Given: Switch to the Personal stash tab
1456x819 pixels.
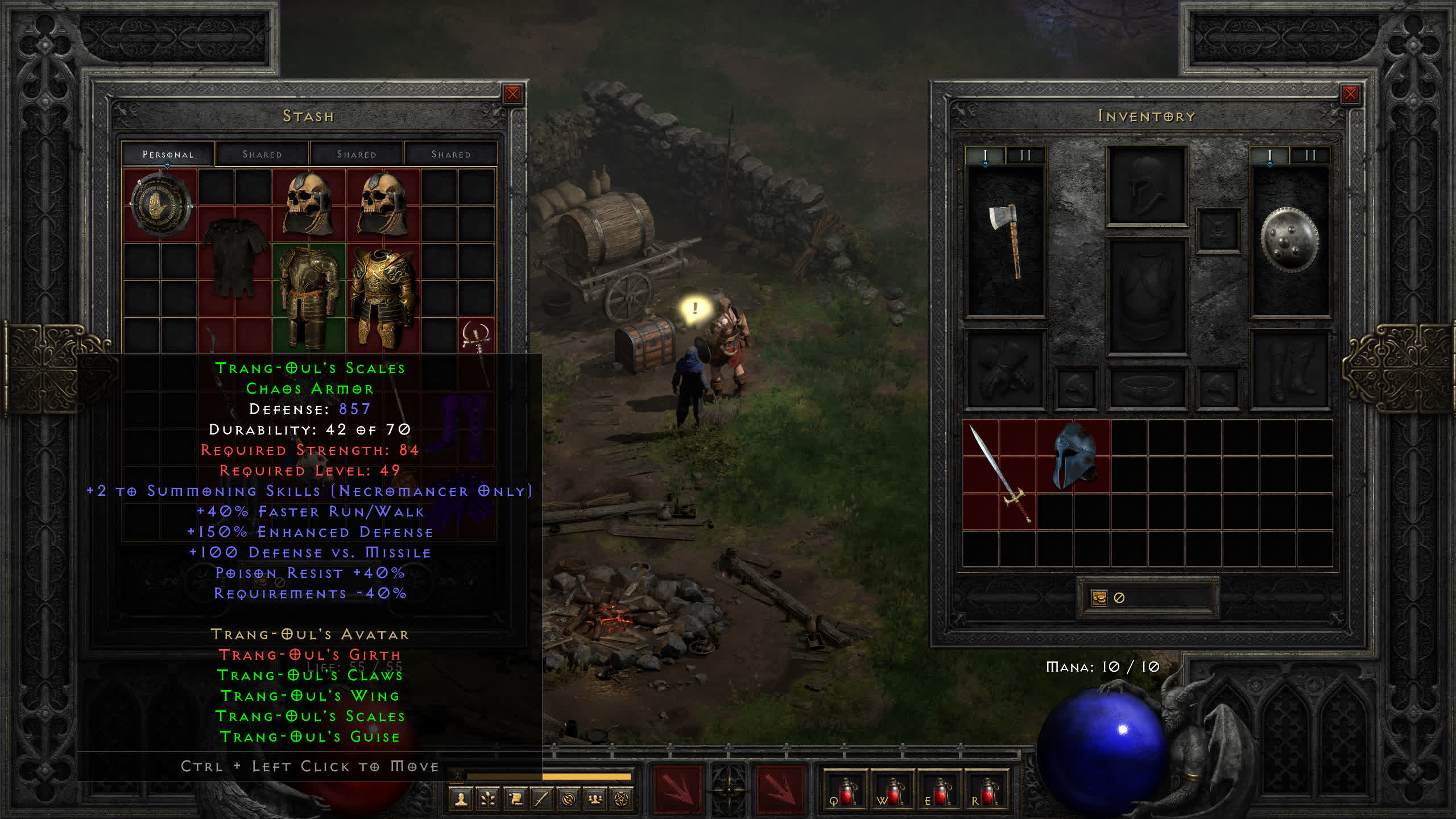Looking at the screenshot, I should [168, 154].
